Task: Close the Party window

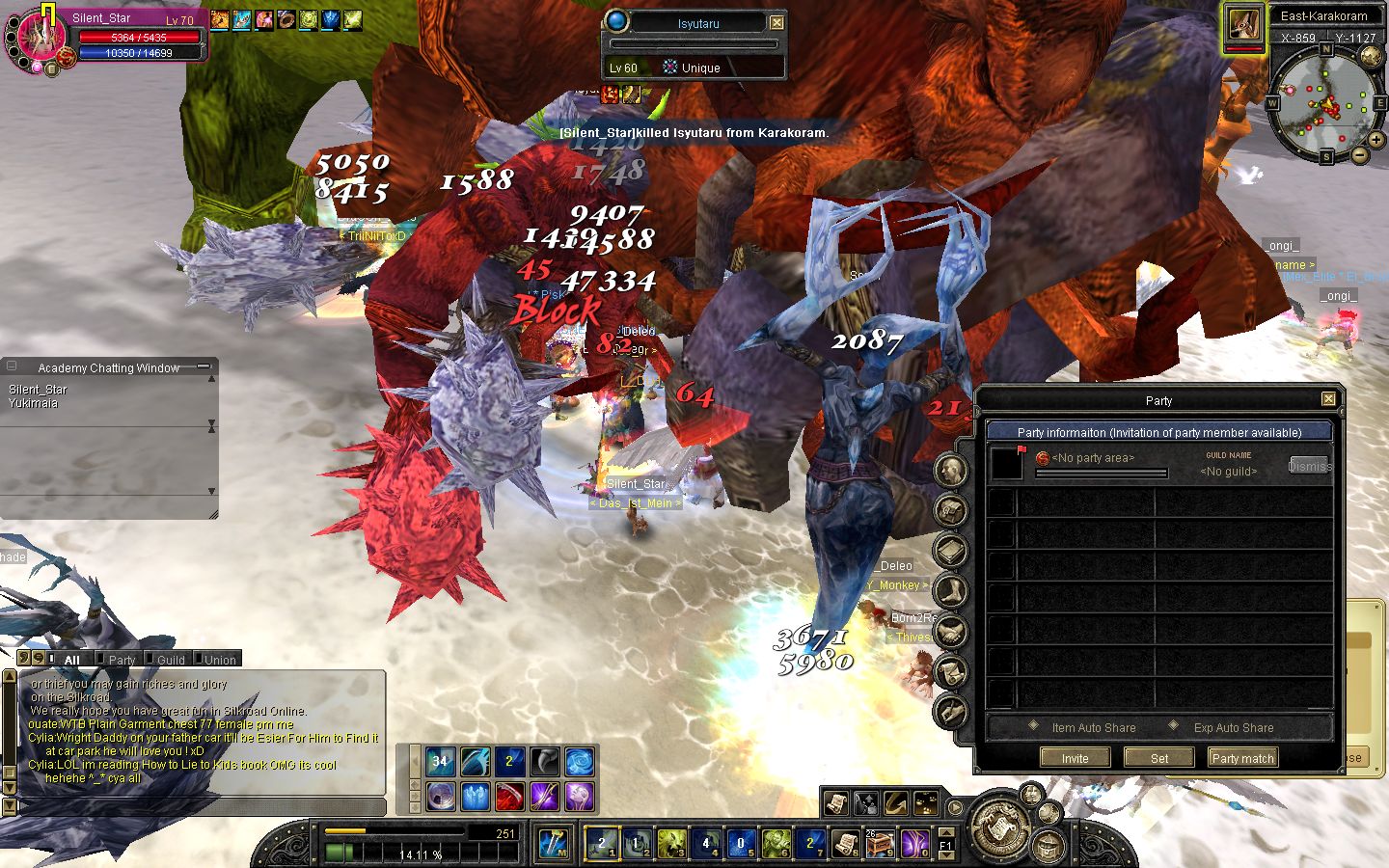Action: point(1328,399)
